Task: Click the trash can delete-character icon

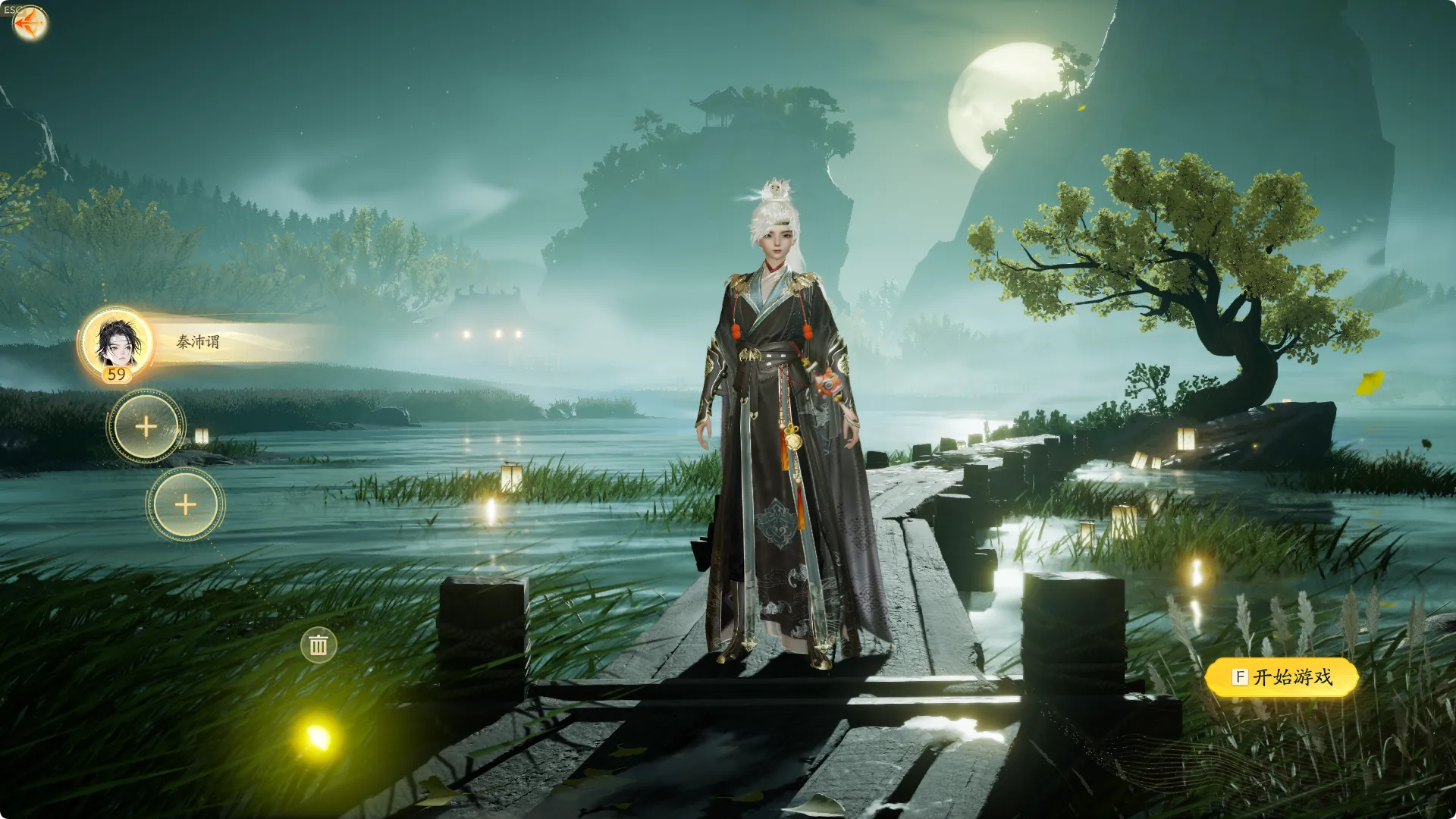Action: [318, 645]
